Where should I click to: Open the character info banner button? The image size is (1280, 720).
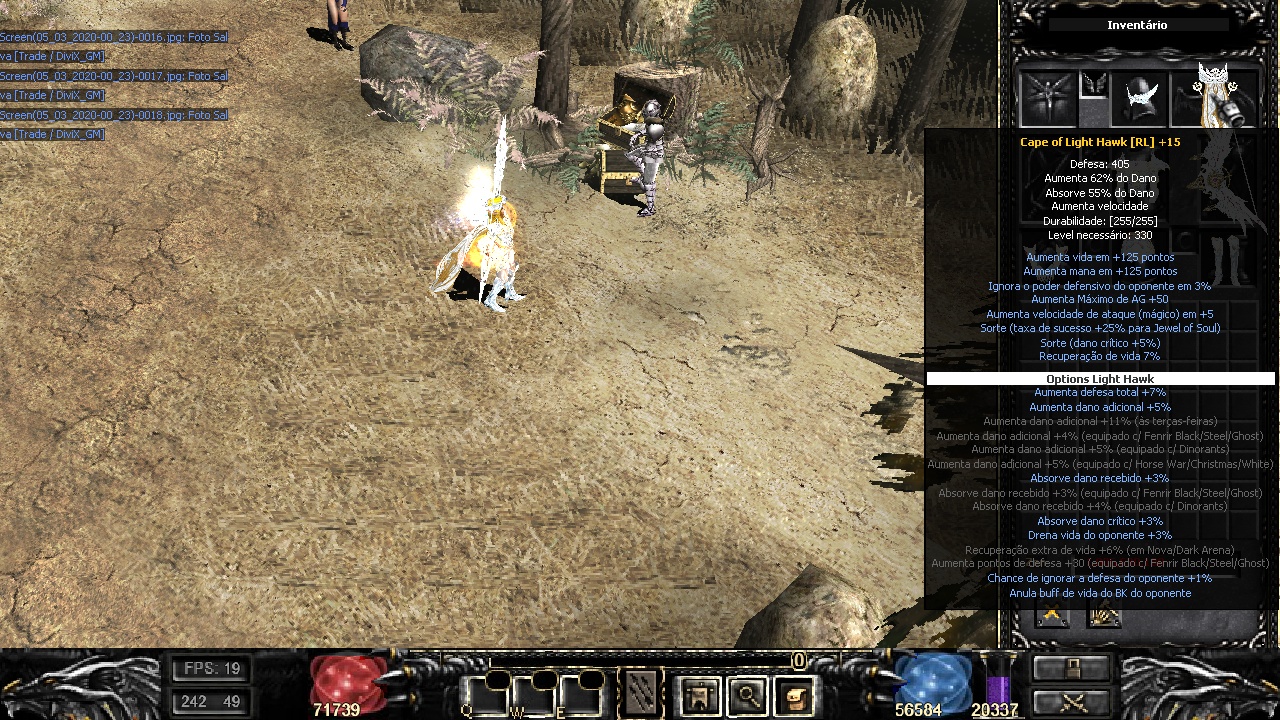(700, 695)
